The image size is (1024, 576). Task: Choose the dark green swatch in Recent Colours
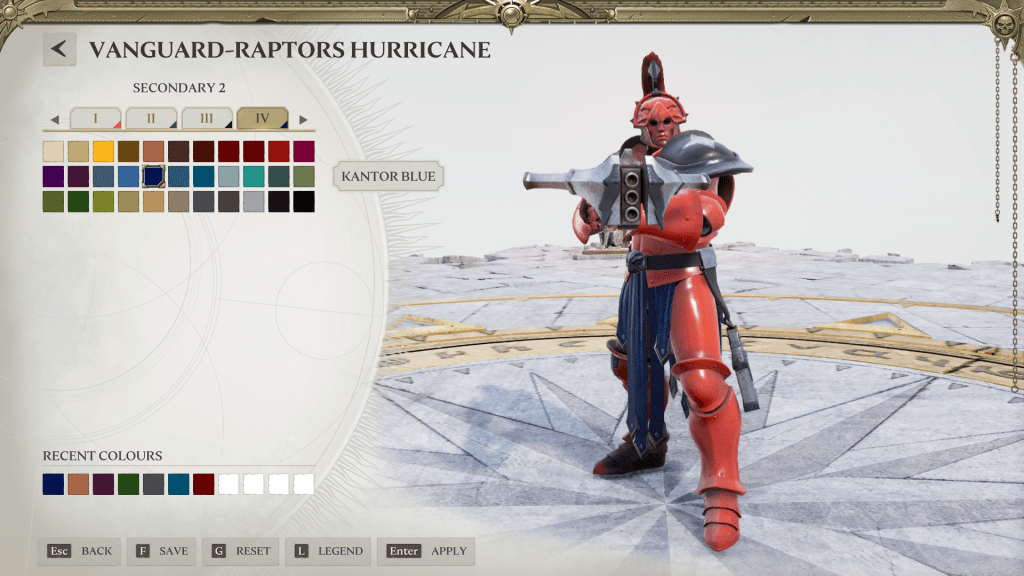(x=128, y=484)
